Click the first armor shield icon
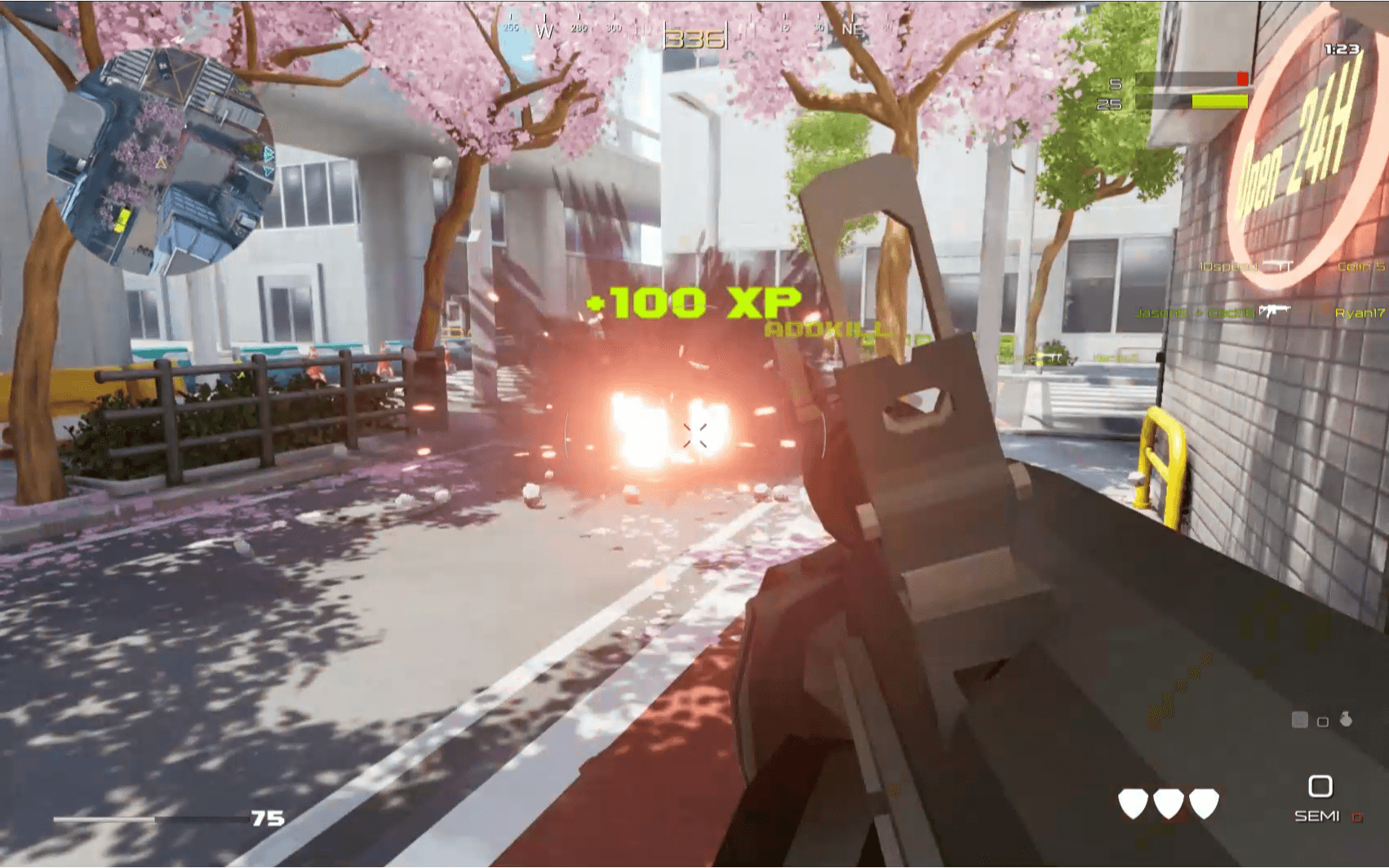This screenshot has height=868, width=1389. [1134, 804]
